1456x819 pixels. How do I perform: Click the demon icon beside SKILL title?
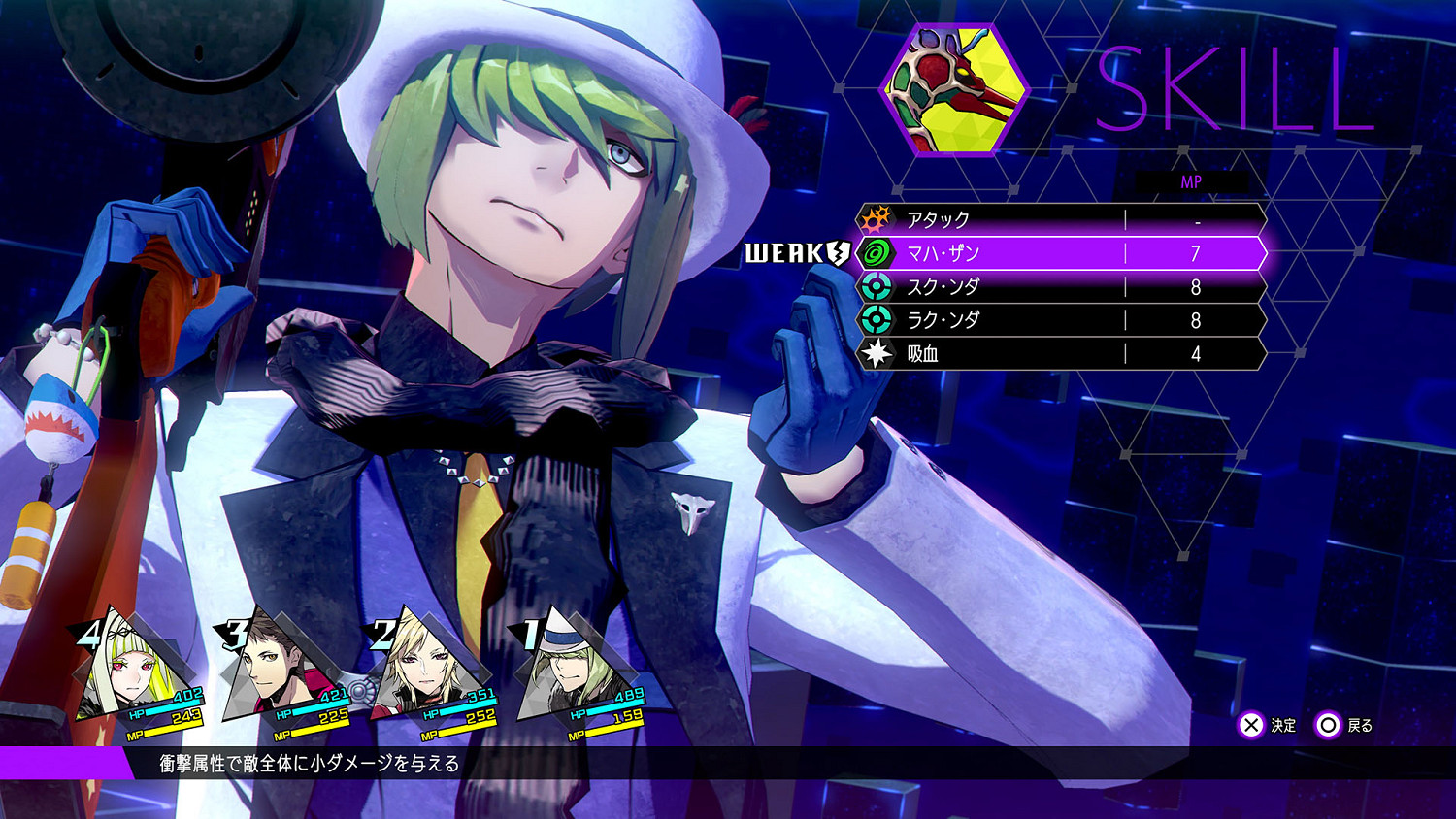pos(954,89)
